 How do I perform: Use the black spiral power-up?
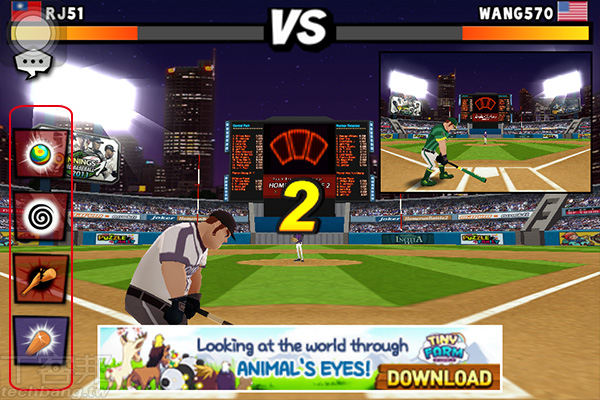(41, 215)
